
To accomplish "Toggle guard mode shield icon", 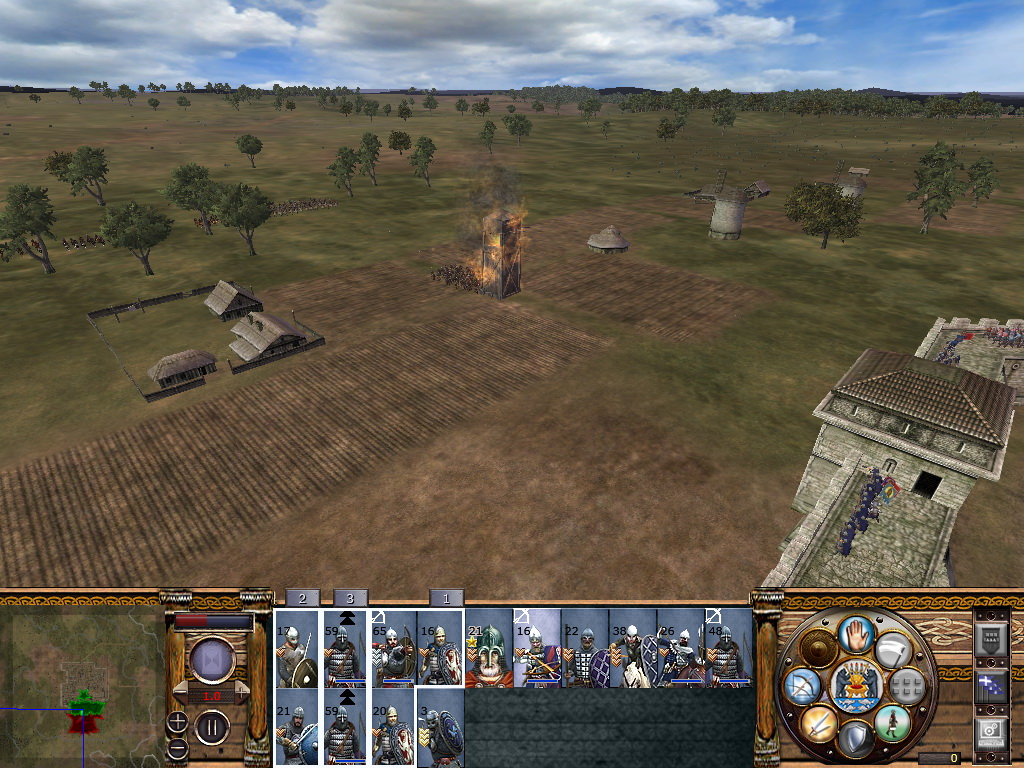I will click(x=855, y=740).
